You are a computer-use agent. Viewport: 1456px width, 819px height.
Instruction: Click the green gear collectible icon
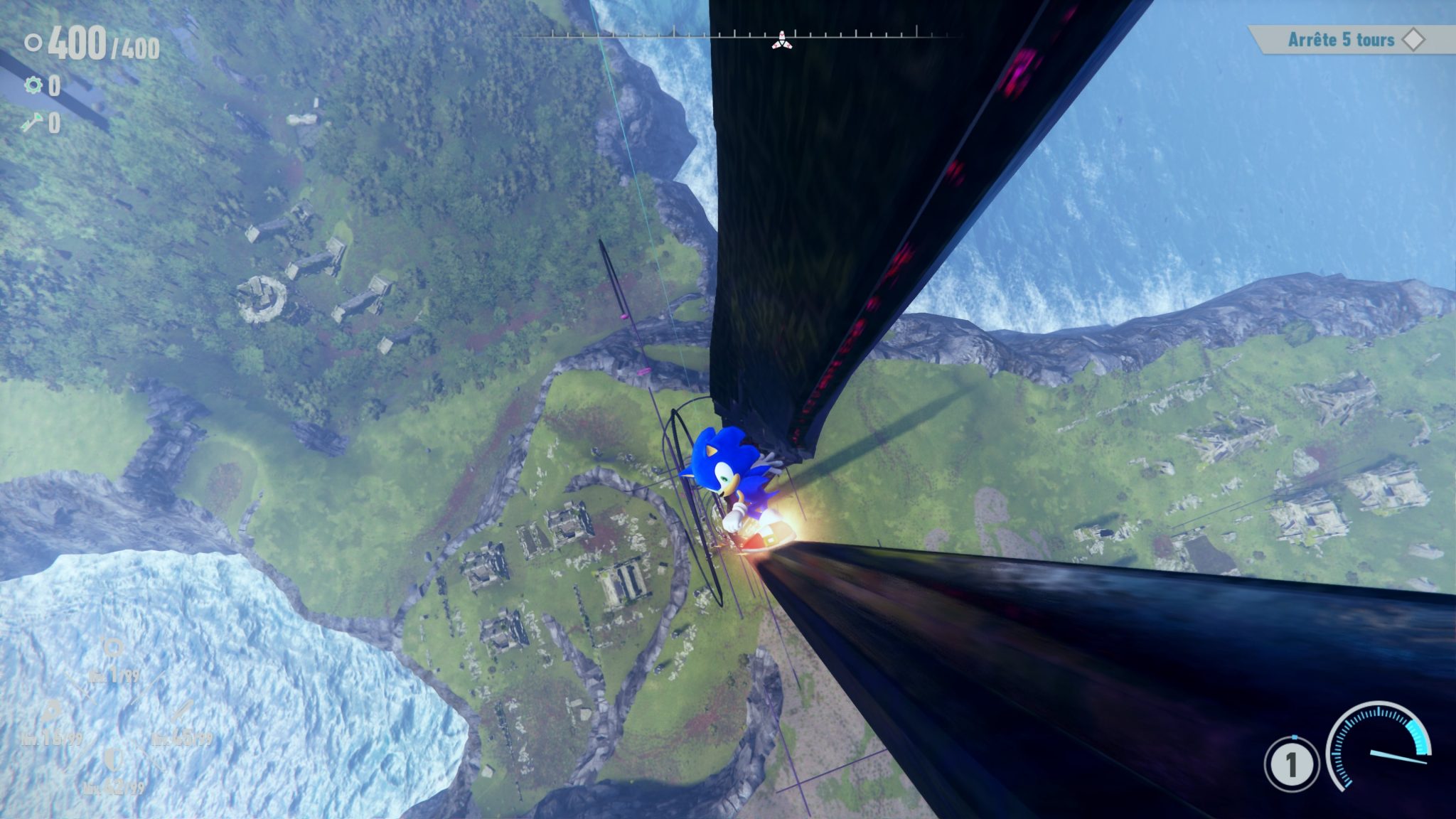coord(33,85)
